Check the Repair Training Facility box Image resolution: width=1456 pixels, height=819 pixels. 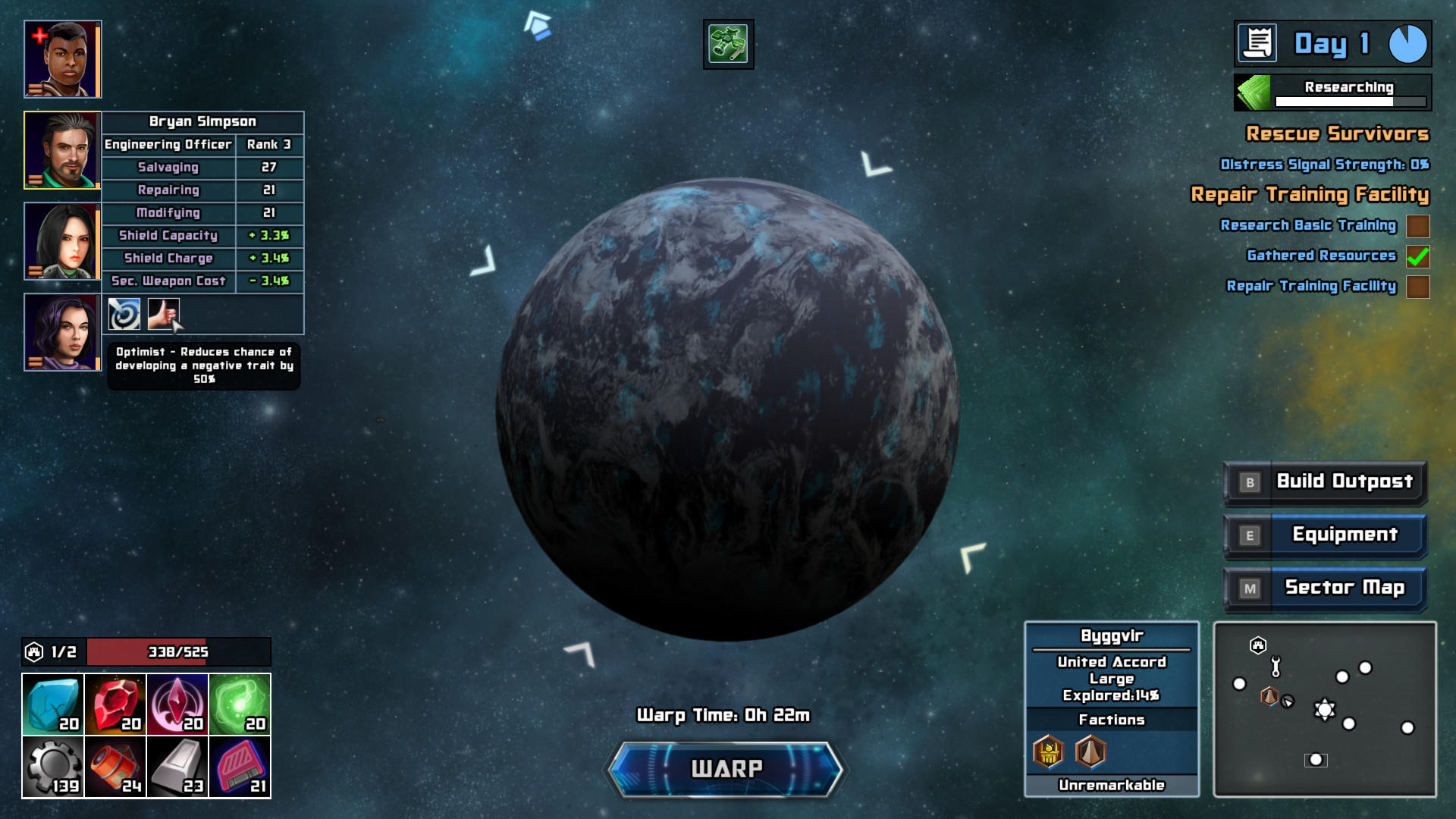[x=1417, y=287]
